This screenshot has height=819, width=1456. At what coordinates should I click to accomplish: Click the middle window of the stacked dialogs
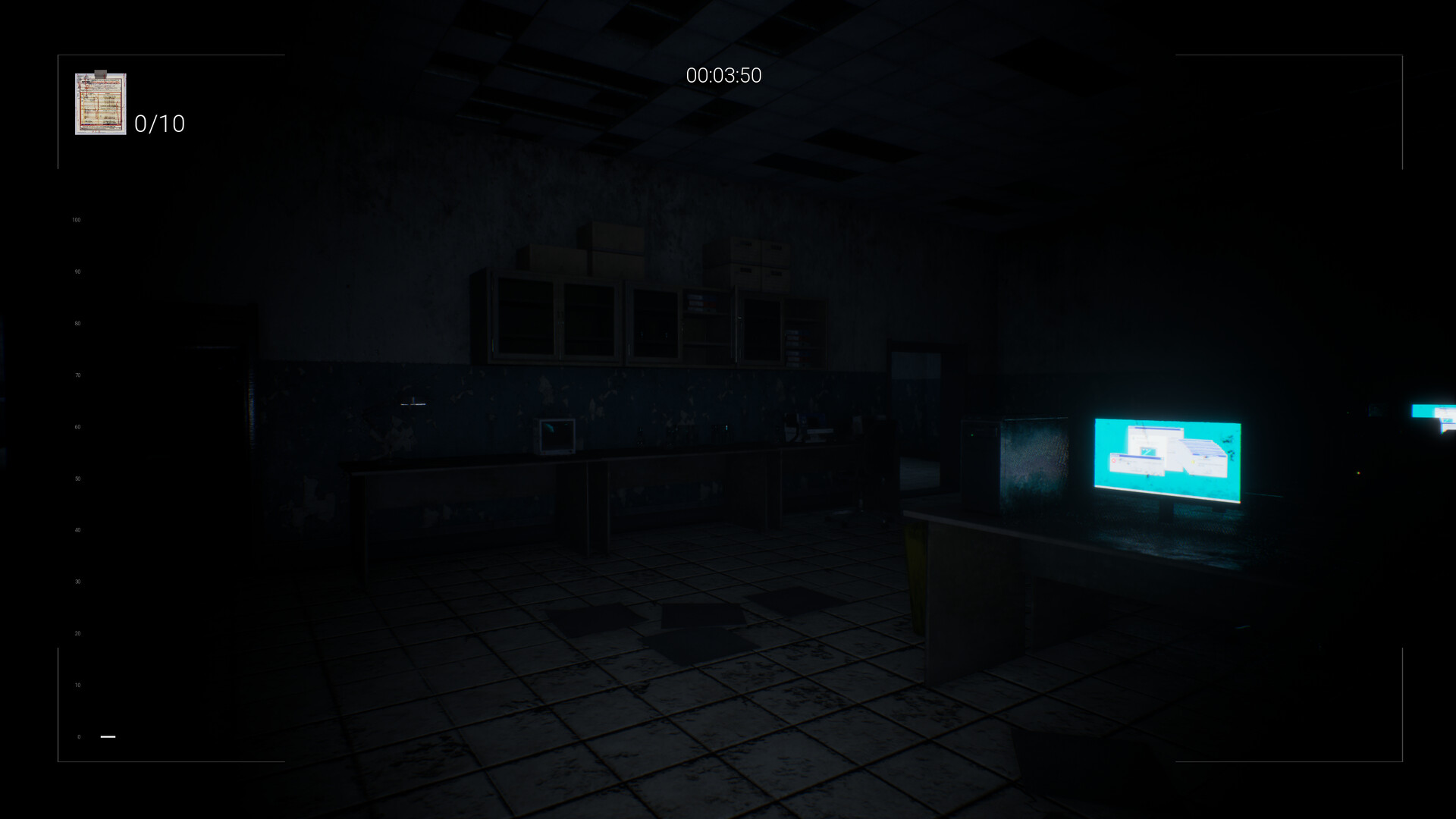1205,447
